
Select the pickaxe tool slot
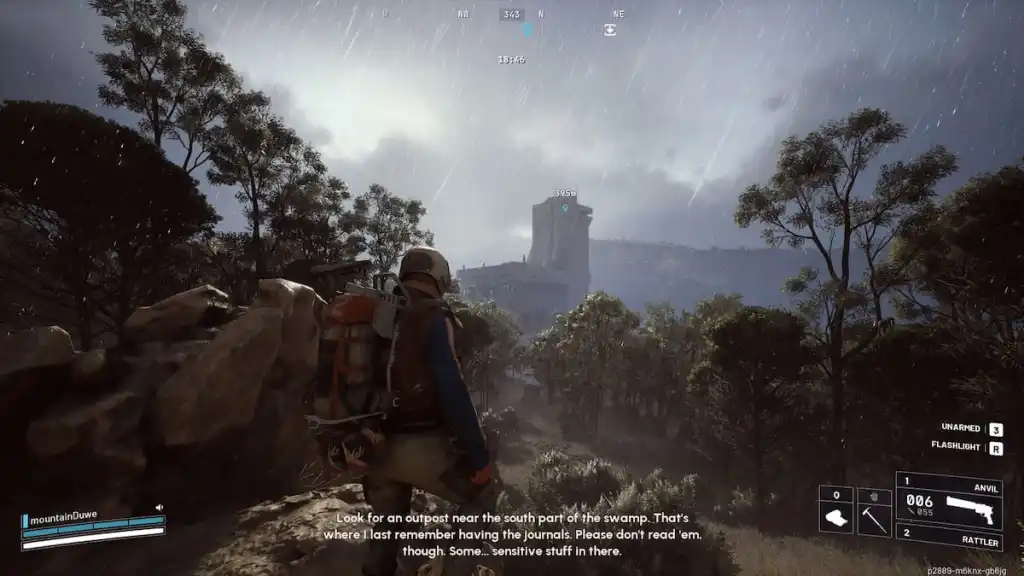coord(874,511)
